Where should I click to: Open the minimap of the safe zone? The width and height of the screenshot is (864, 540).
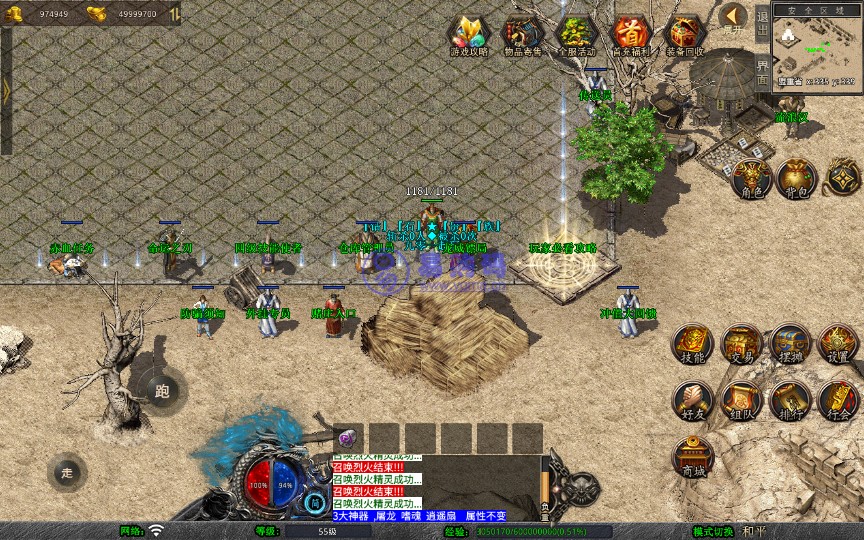818,48
